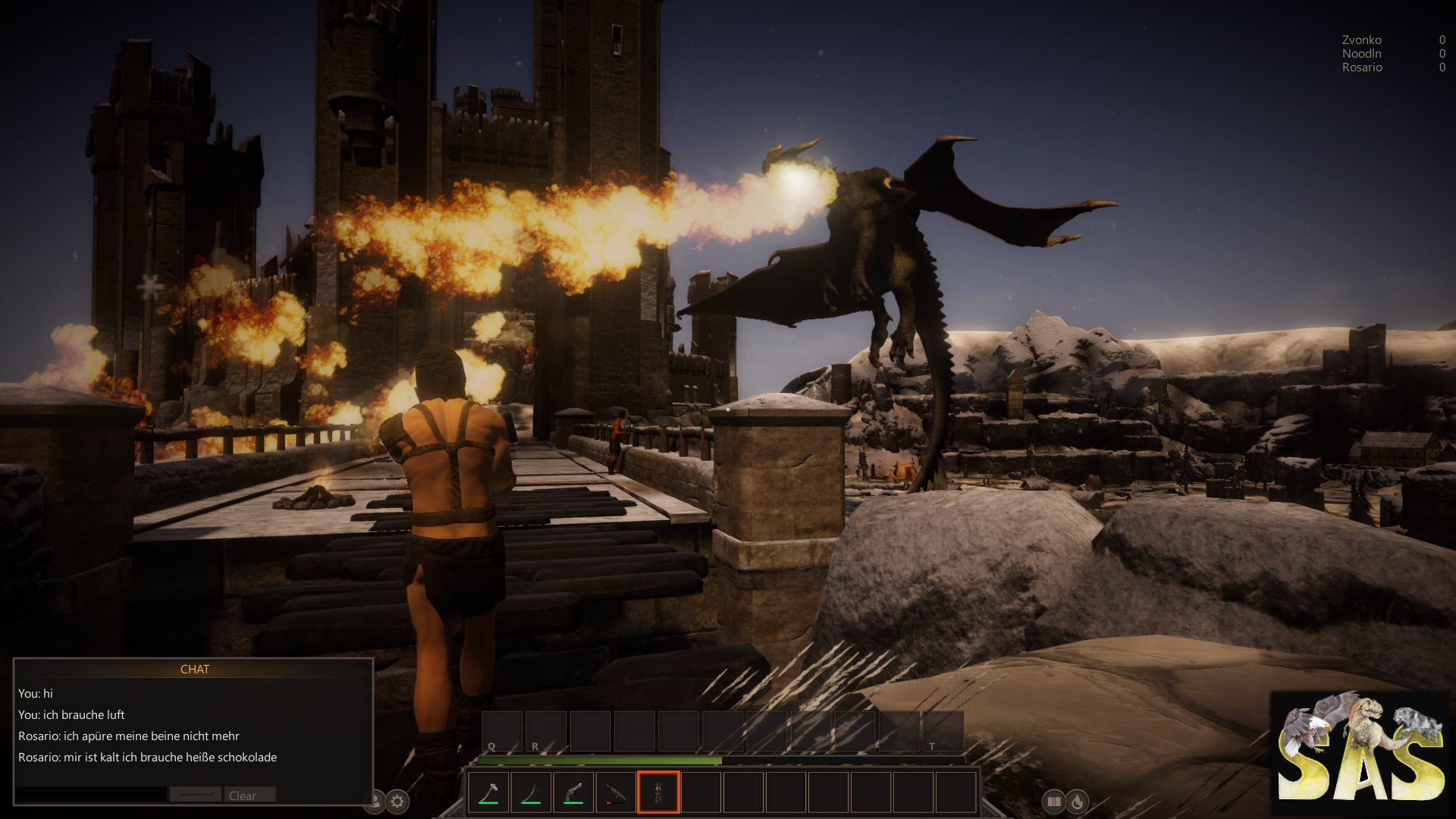Select the CHAT panel header
The image size is (1456, 819).
(x=196, y=670)
